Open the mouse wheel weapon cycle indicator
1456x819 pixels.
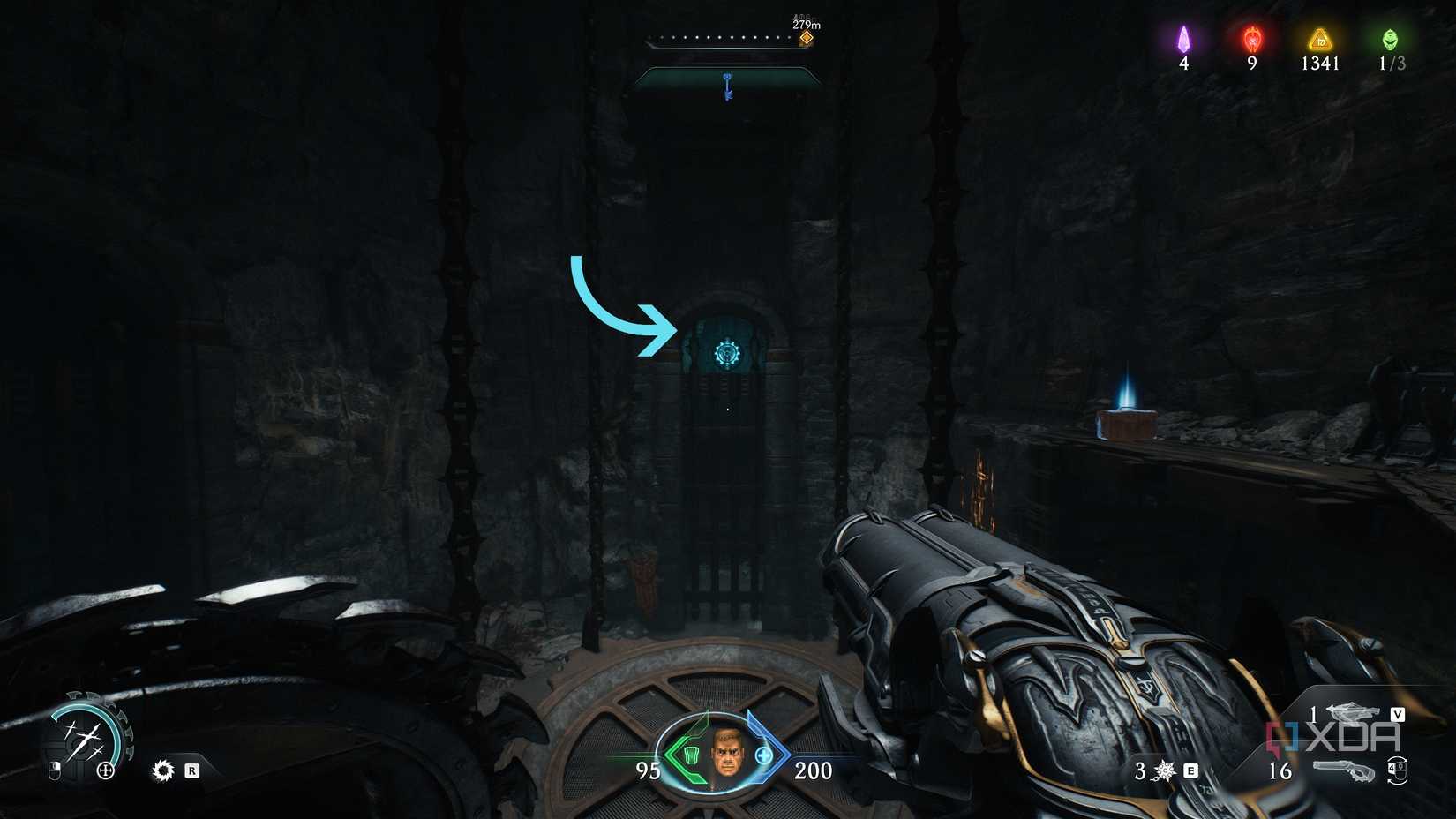coord(1397,770)
